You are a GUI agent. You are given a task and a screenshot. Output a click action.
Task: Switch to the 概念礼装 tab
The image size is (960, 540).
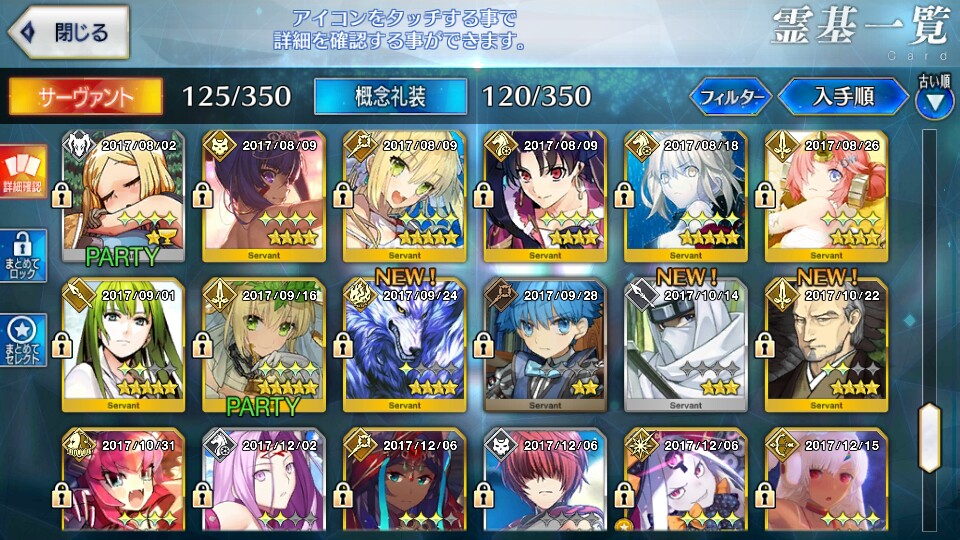pyautogui.click(x=390, y=96)
